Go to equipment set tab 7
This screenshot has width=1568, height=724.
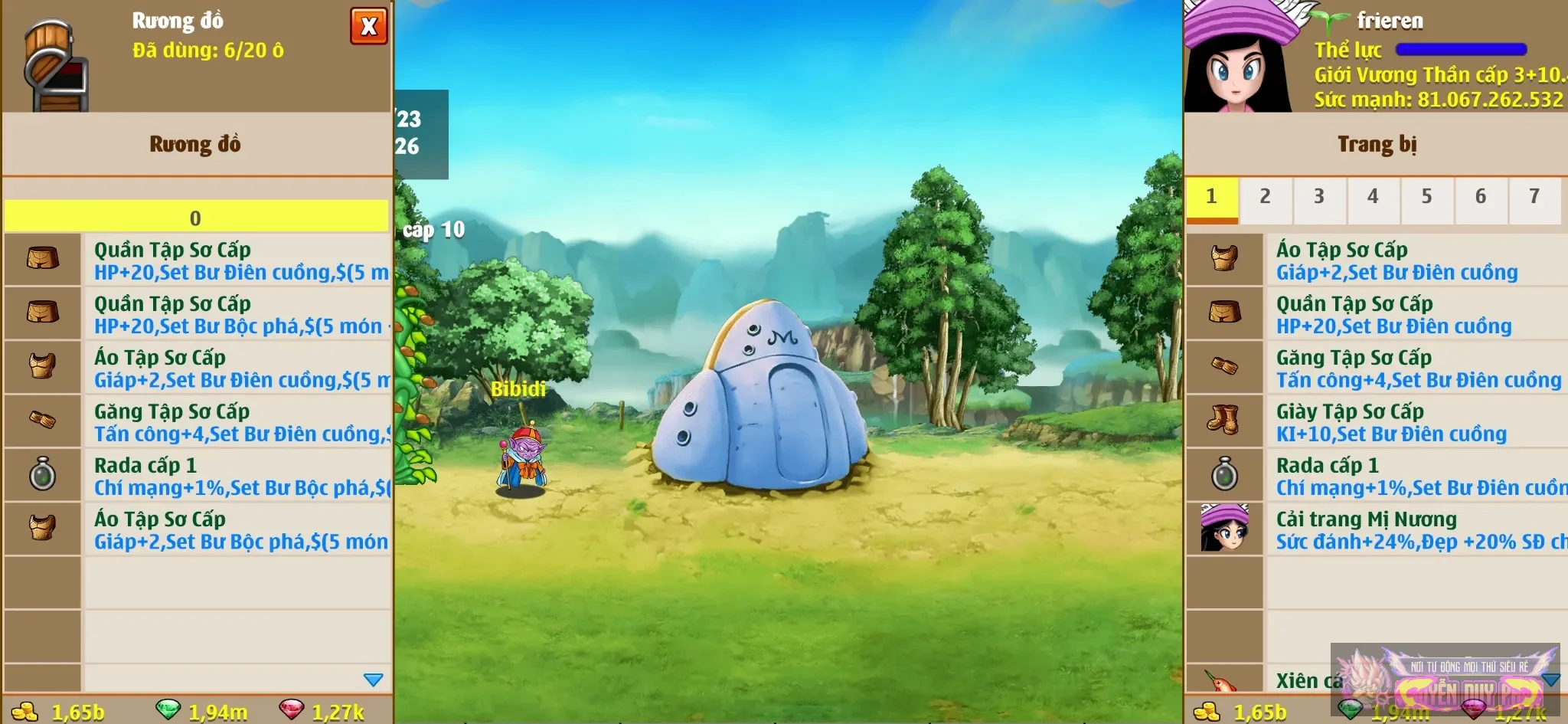pos(1534,198)
